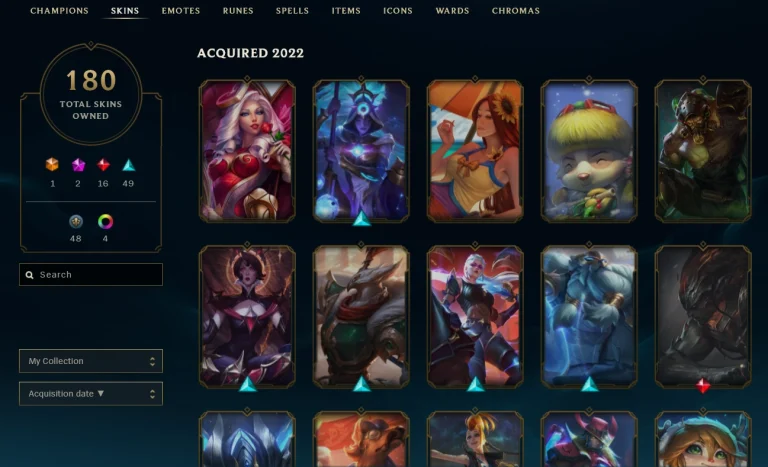Select the Runes tab

tap(238, 11)
